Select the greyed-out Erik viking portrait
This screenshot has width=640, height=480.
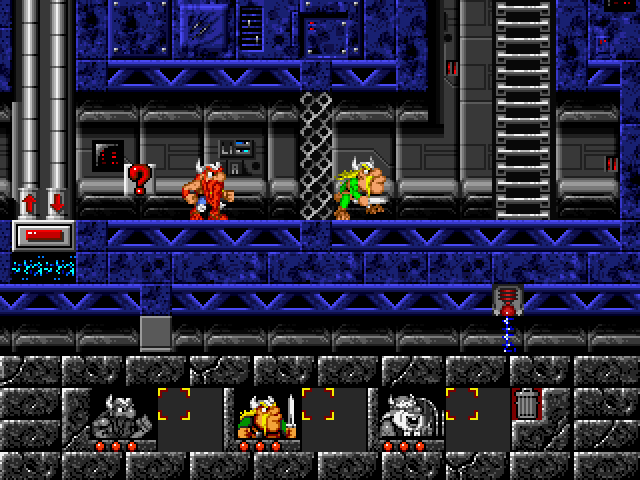point(118,415)
